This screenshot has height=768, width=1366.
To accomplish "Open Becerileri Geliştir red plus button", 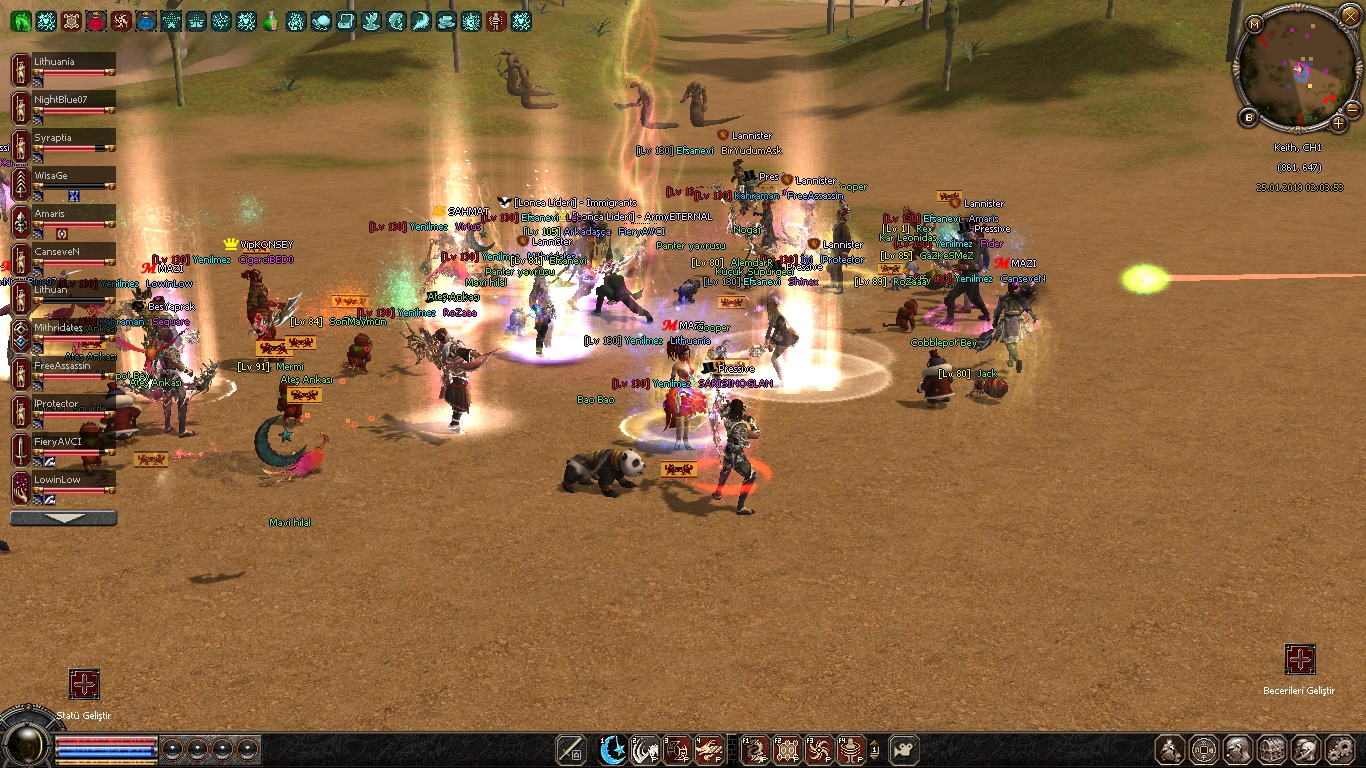I will coord(1299,659).
